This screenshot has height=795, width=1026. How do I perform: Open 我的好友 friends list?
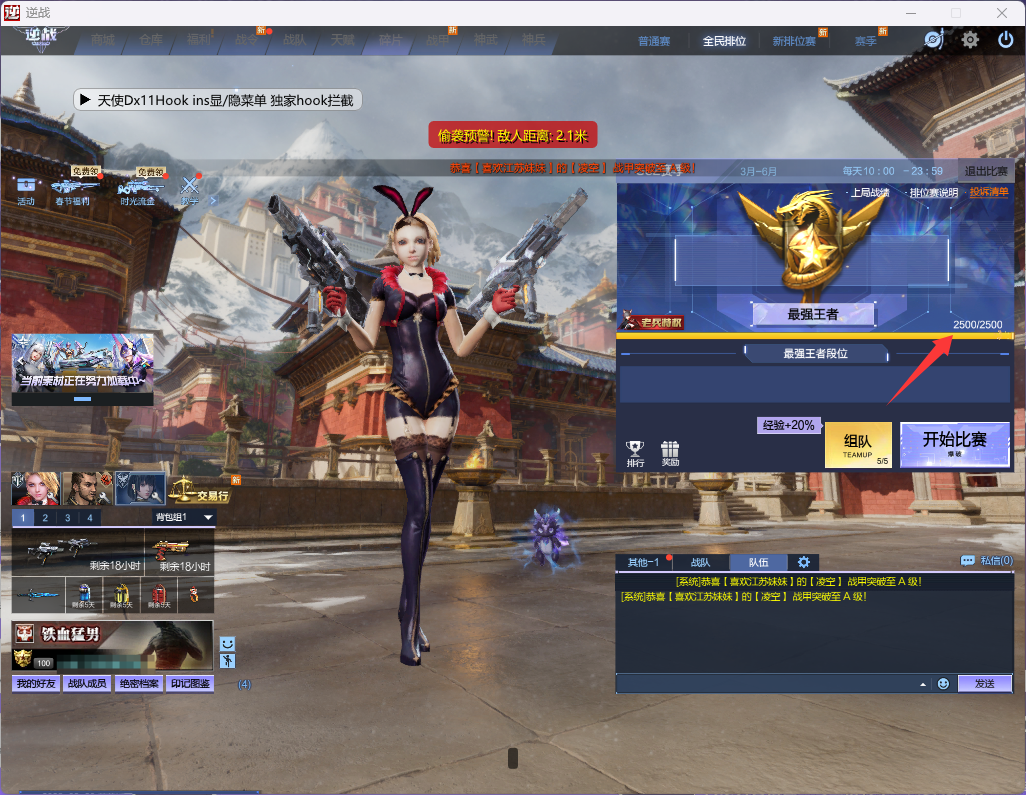(35, 684)
